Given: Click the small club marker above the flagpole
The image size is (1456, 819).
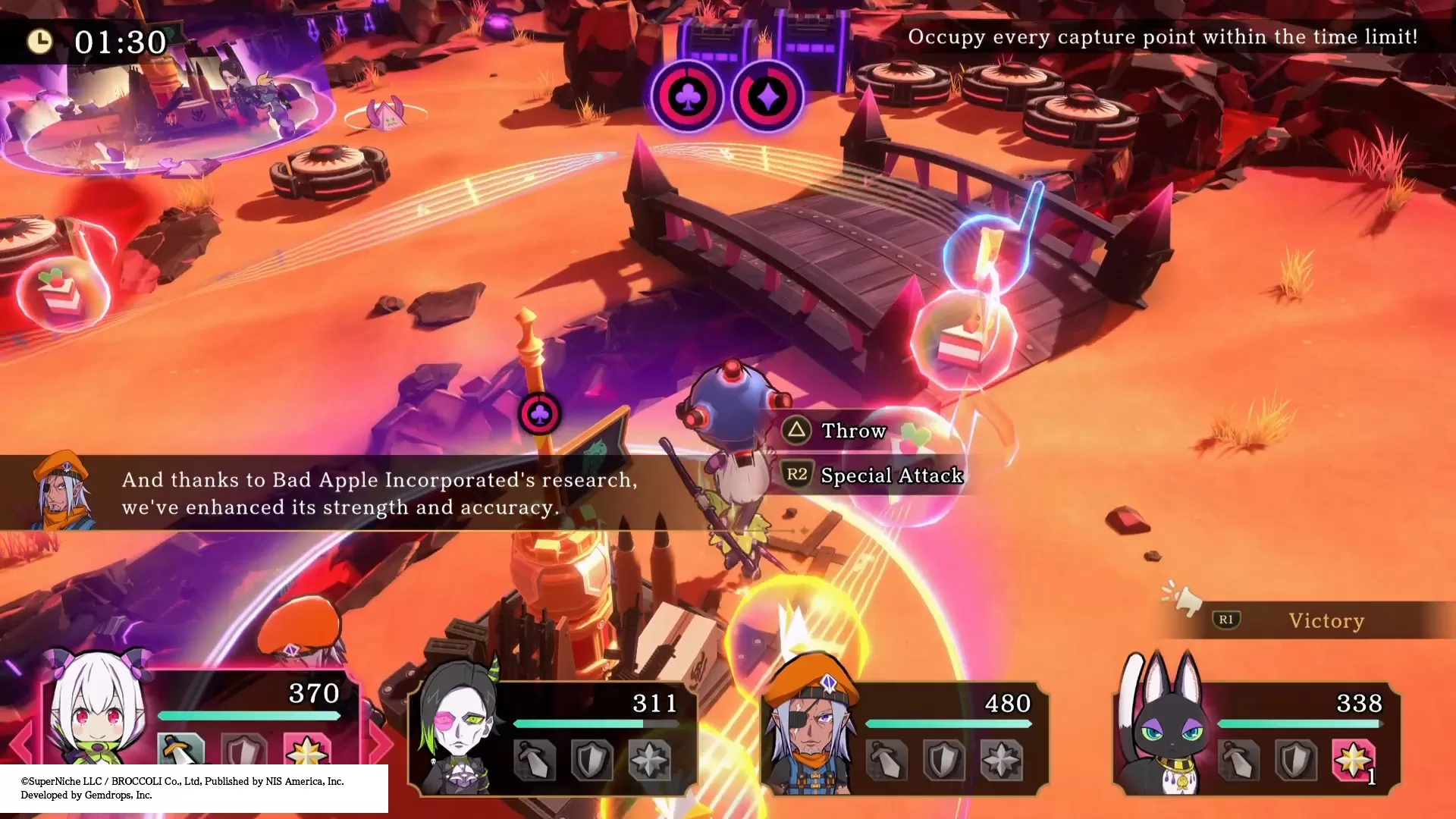Looking at the screenshot, I should click(x=540, y=414).
